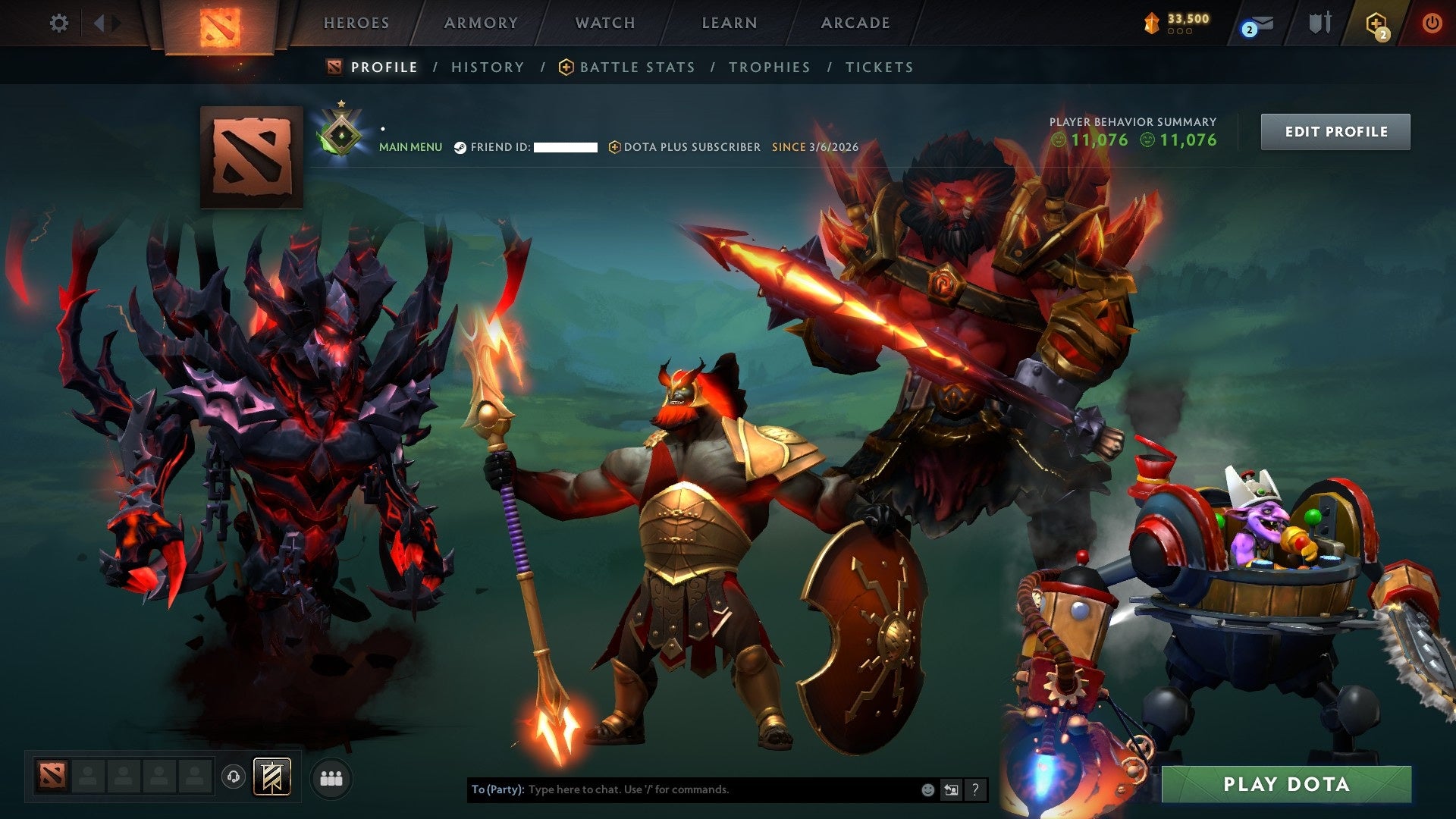Open the Main Menu navigation link

click(410, 147)
